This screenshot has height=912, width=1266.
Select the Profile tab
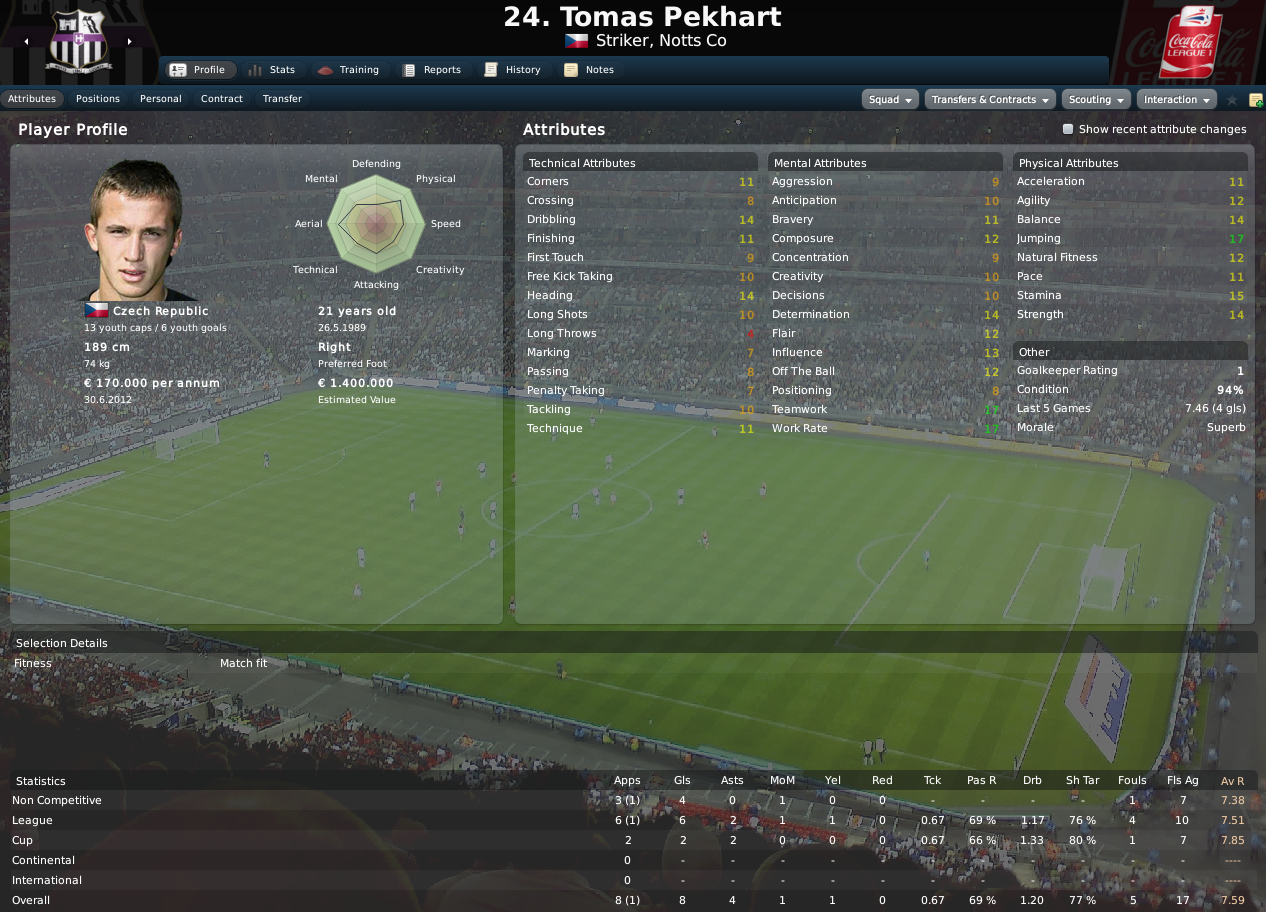(198, 70)
